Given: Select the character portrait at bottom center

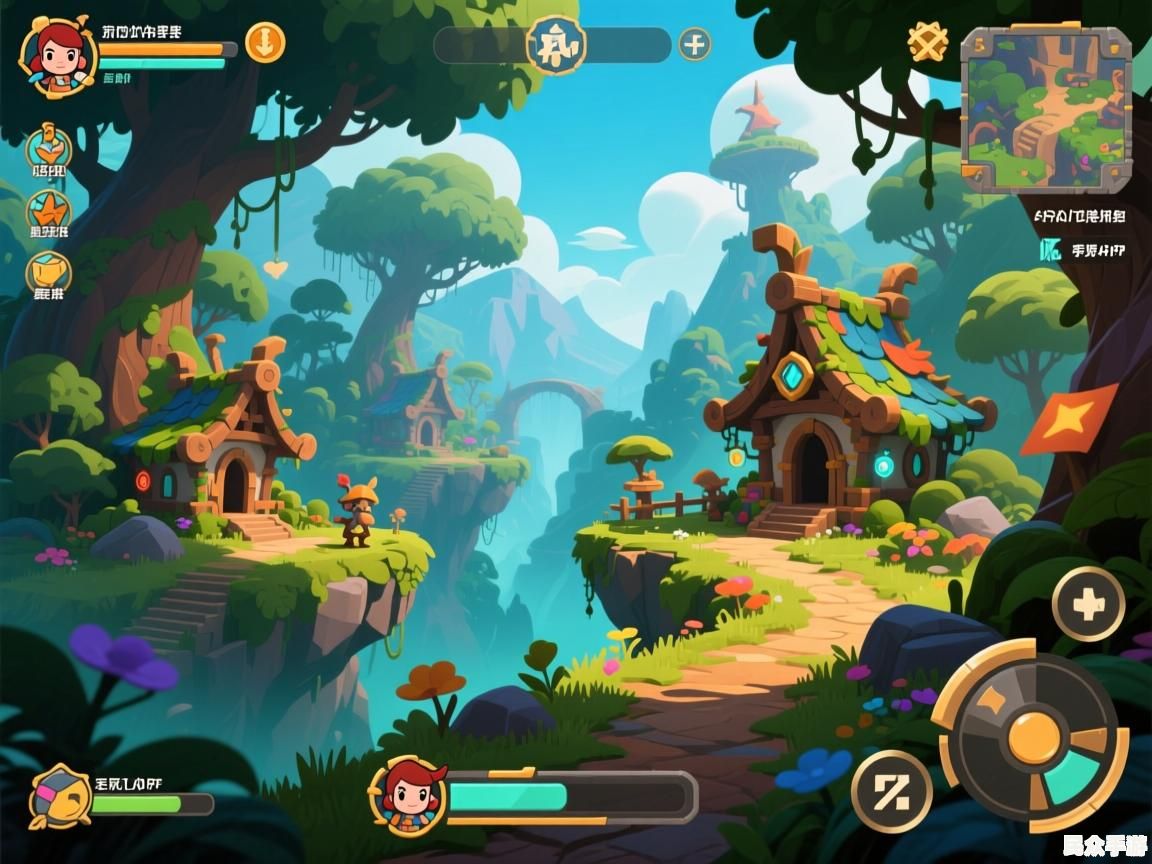Looking at the screenshot, I should tap(408, 796).
